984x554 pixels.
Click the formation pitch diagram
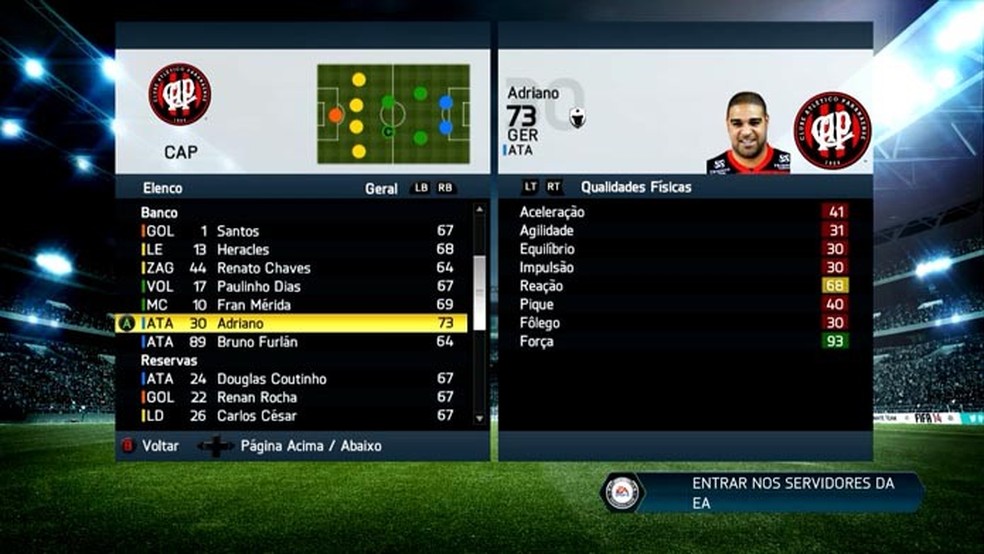pyautogui.click(x=393, y=114)
